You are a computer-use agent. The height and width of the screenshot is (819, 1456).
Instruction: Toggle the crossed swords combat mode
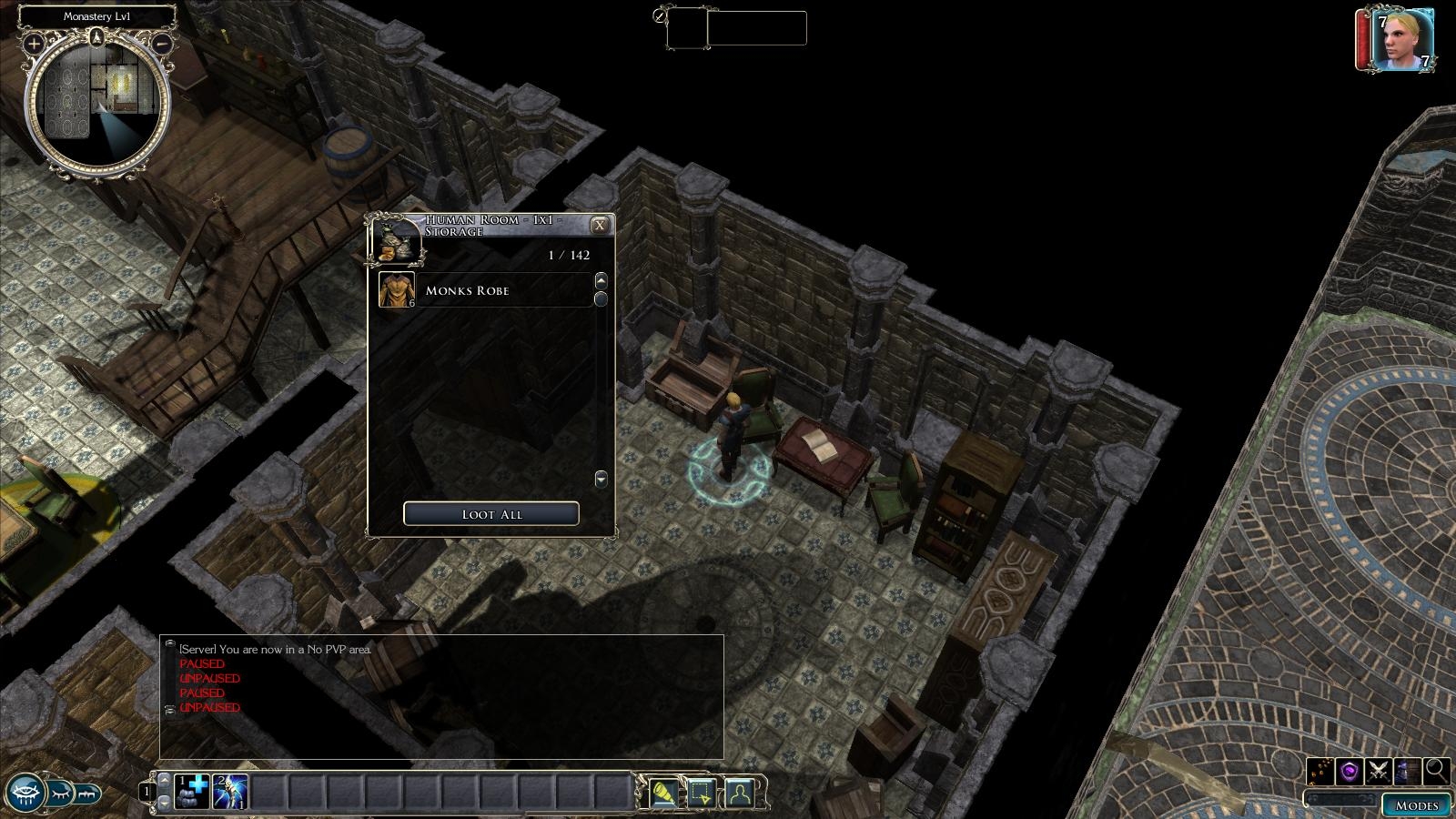click(x=1379, y=771)
